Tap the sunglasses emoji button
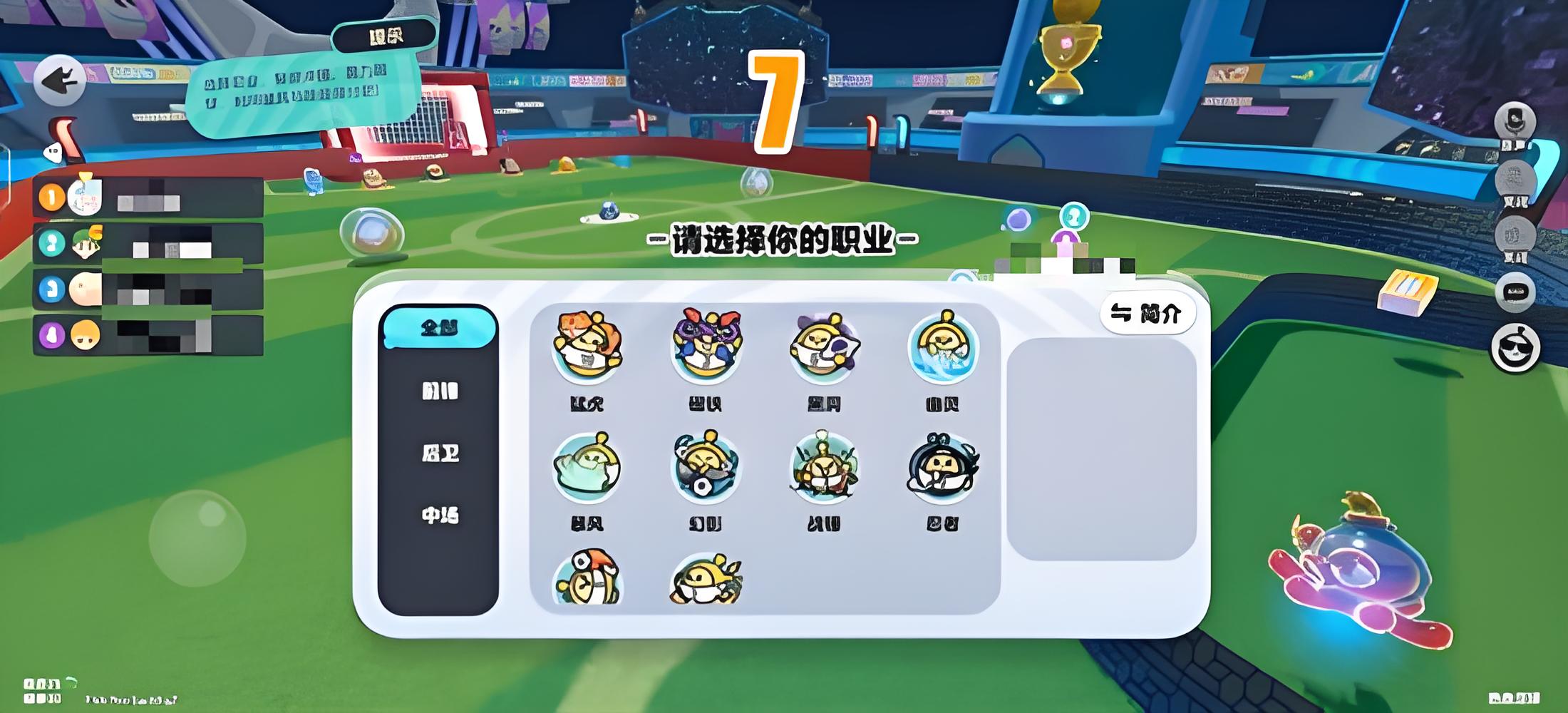The width and height of the screenshot is (1568, 713). pyautogui.click(x=1515, y=349)
